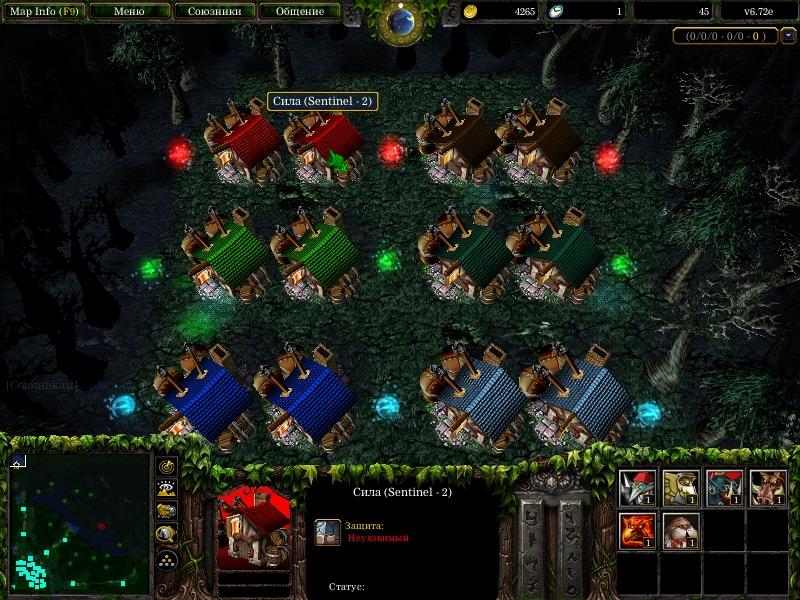
Task: Pick the brown bearded dwarf hero icon
Action: (681, 530)
